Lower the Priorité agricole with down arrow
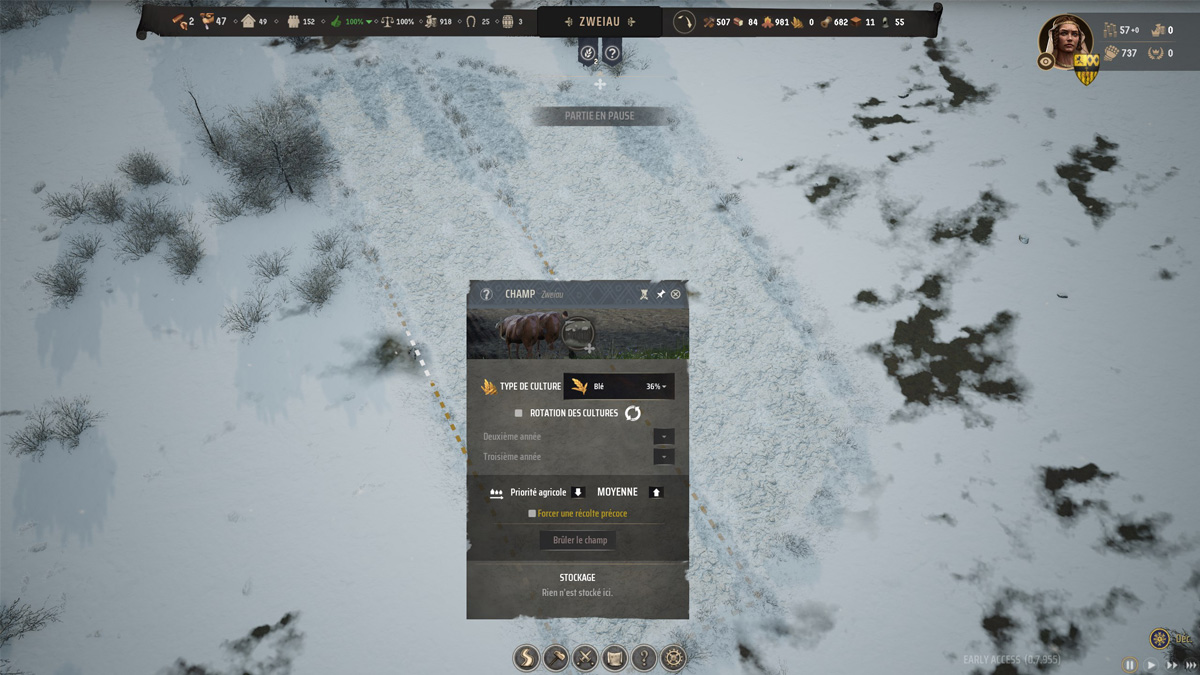The image size is (1200, 675). (577, 492)
